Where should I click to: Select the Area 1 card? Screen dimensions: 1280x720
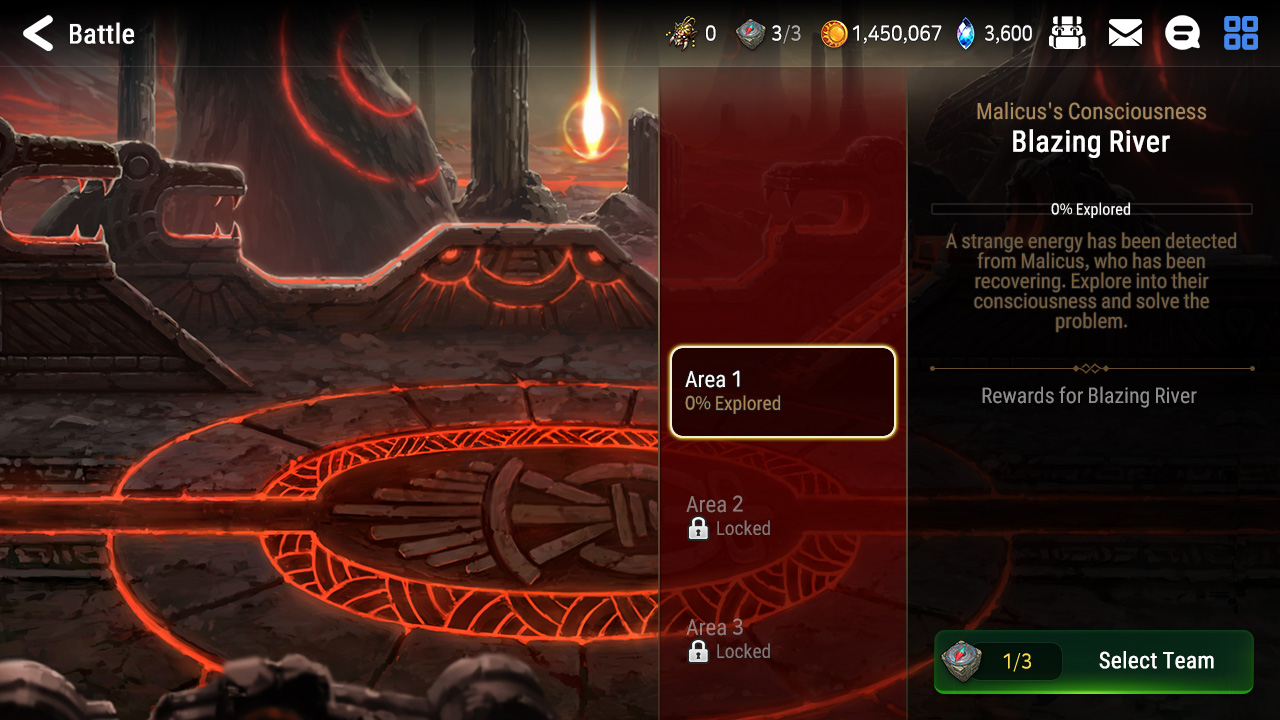pyautogui.click(x=782, y=392)
